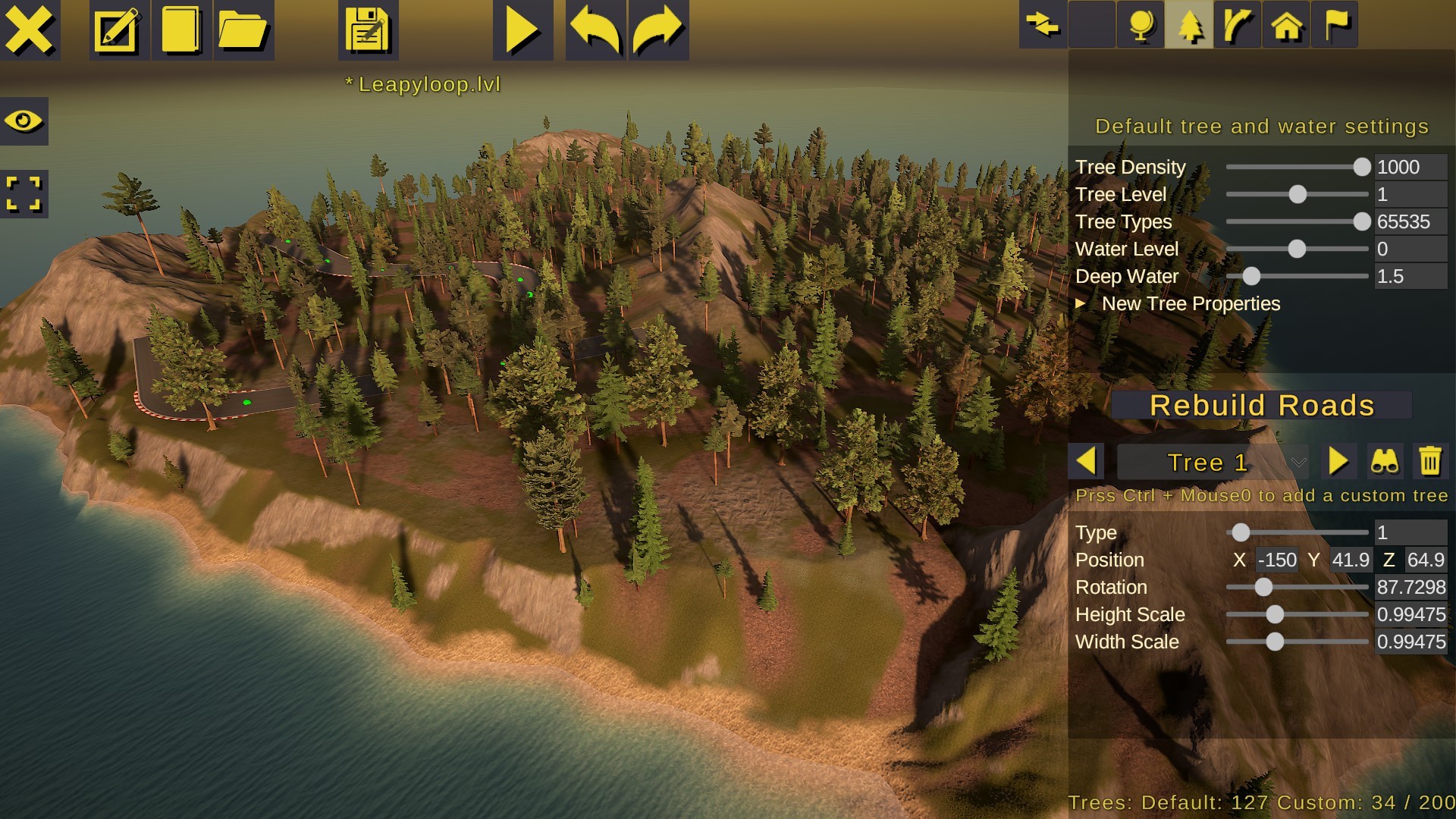The height and width of the screenshot is (819, 1456).
Task: Create a new blank level file
Action: [181, 30]
